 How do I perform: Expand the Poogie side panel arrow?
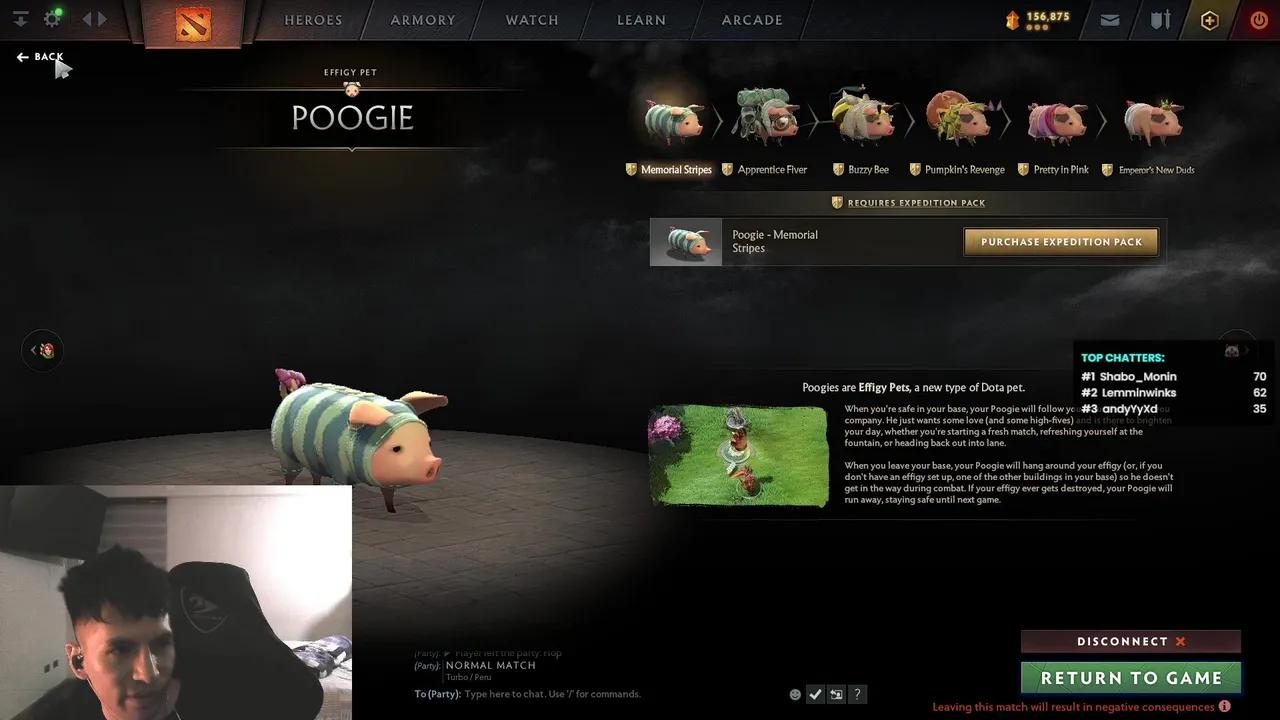[42, 350]
